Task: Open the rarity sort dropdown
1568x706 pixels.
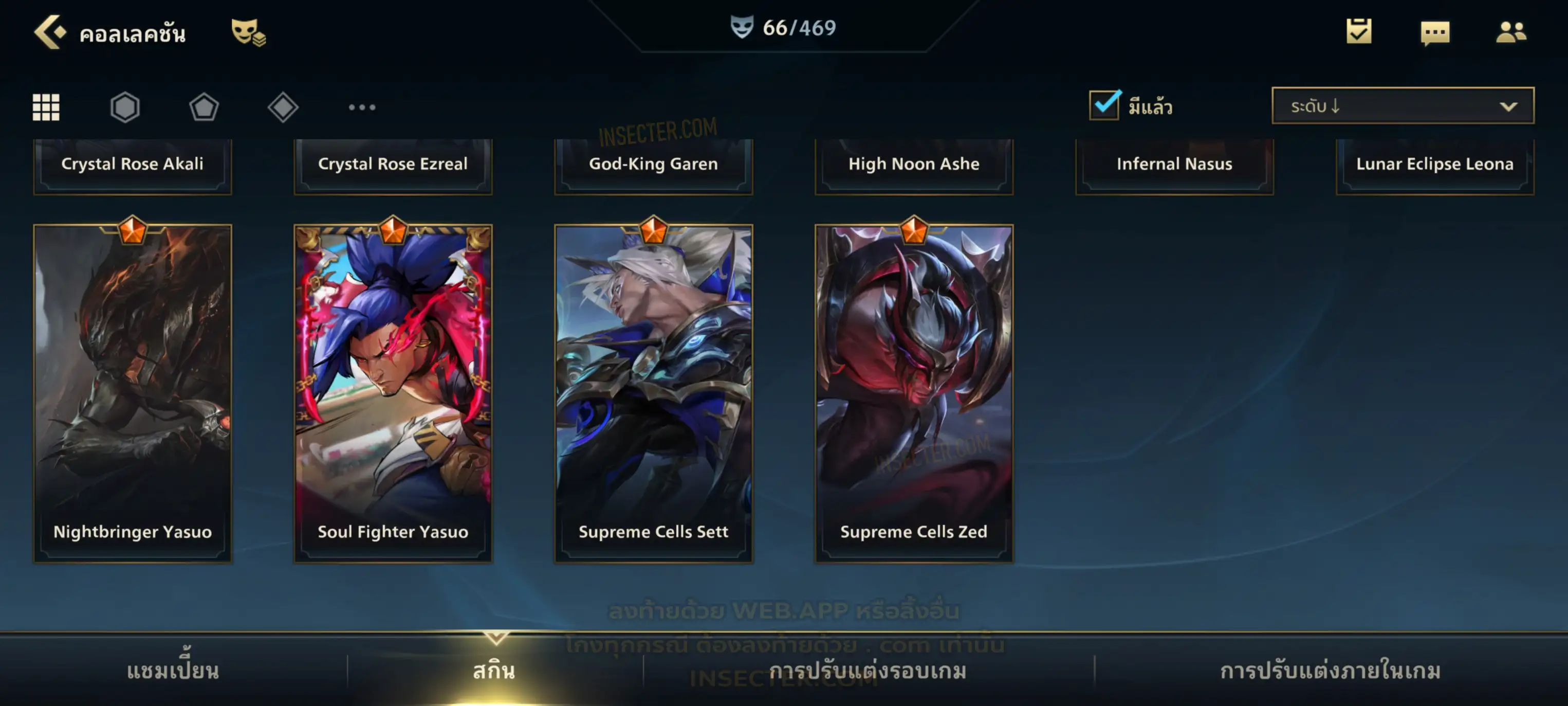Action: click(1403, 106)
